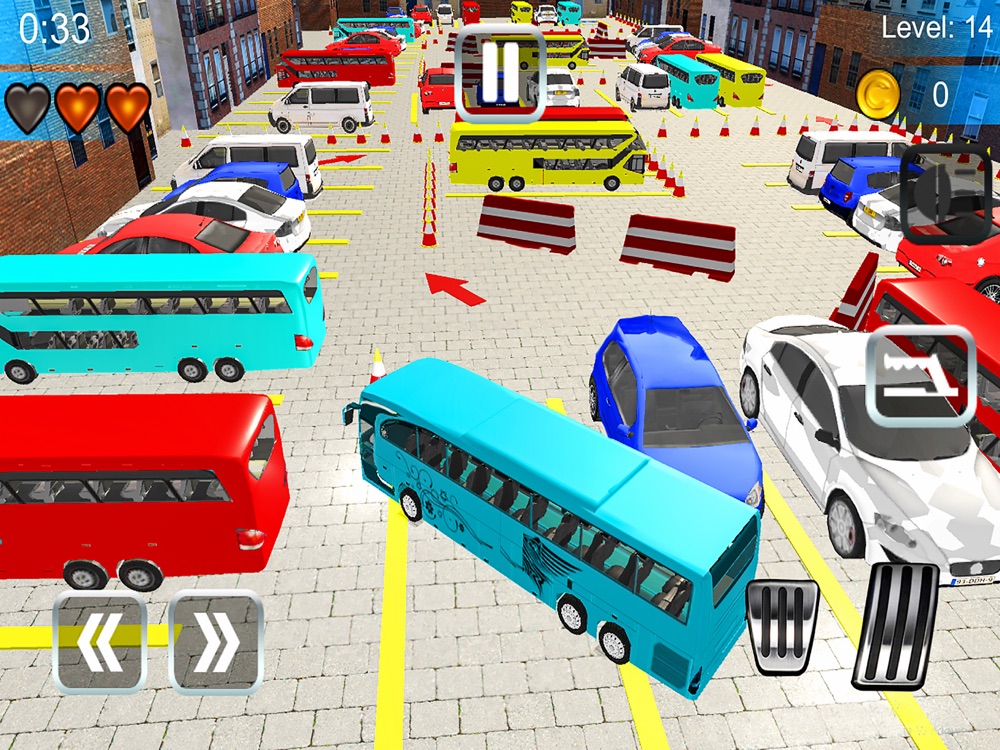Step on the gas pedal
1000x750 pixels.
[895, 627]
